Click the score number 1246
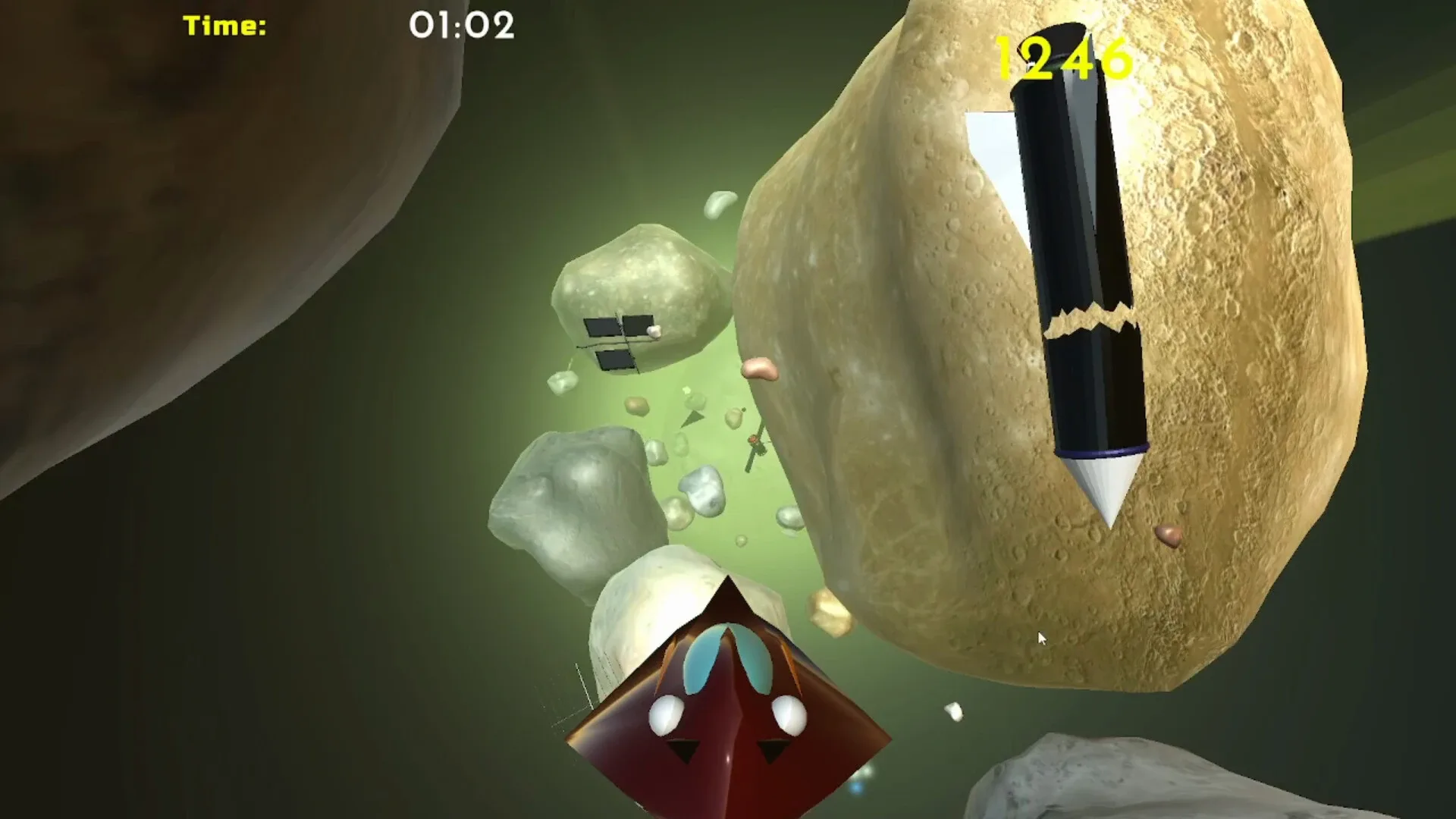 click(1062, 57)
